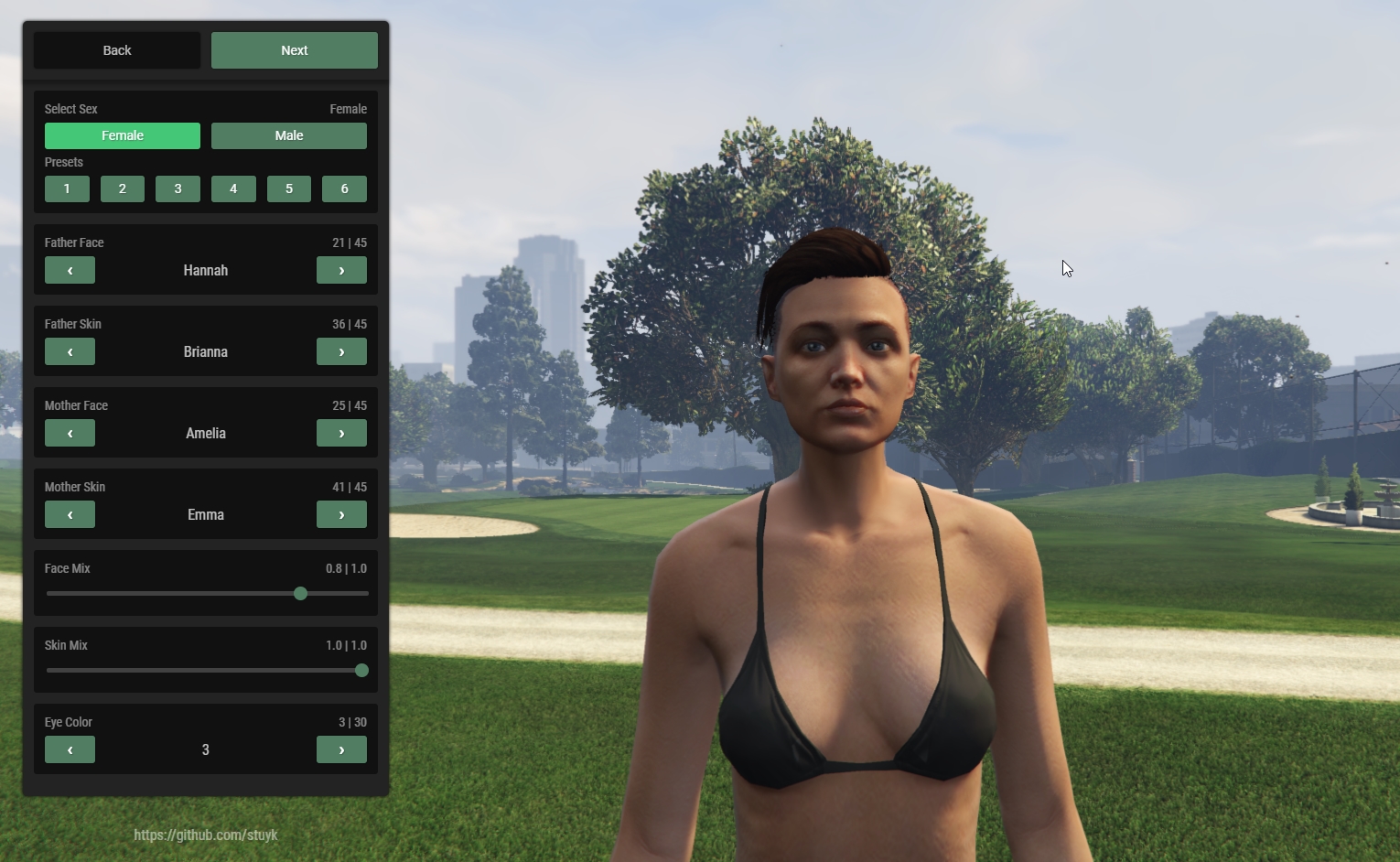The image size is (1400, 862).
Task: Click the Skin Mix slider handle
Action: pos(361,671)
